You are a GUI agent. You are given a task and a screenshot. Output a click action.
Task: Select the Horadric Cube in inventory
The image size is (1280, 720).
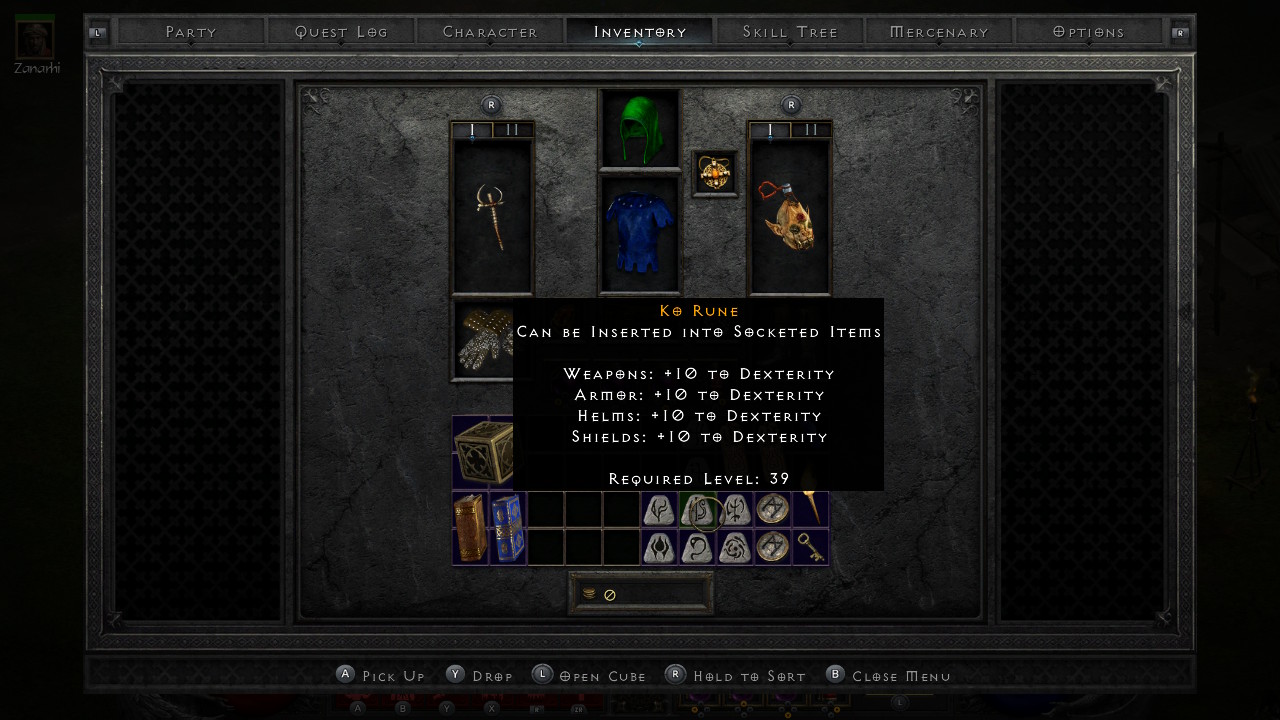[484, 453]
